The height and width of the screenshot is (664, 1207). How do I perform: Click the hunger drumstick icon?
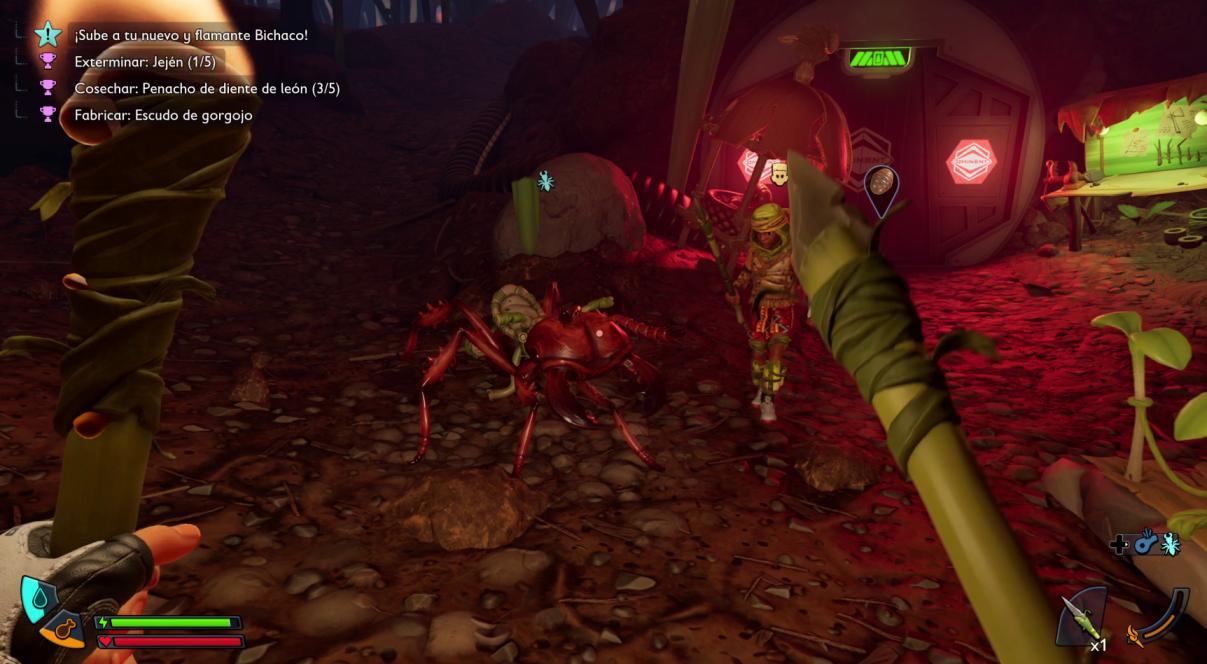click(x=66, y=629)
